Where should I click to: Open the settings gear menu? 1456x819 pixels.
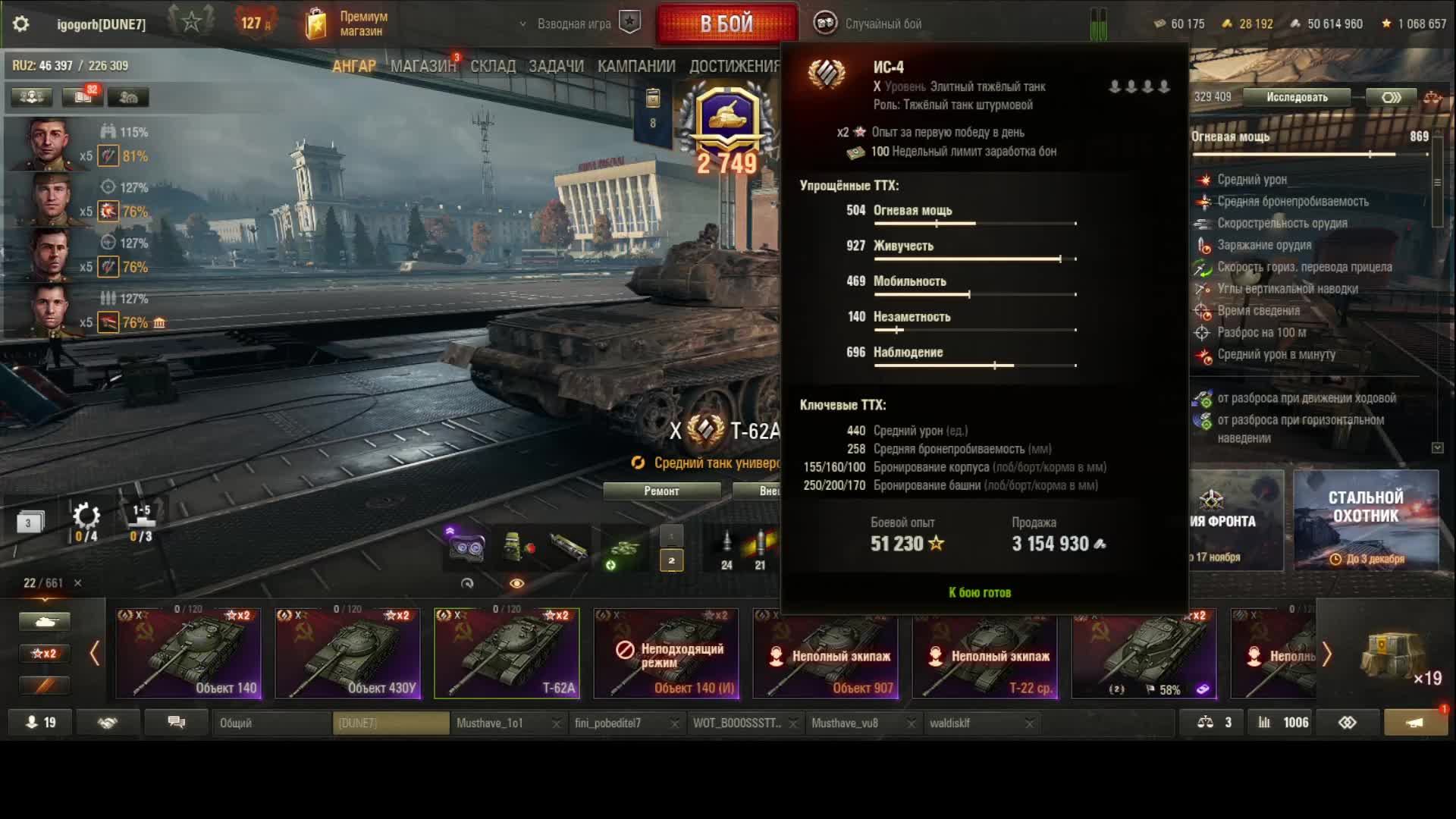pyautogui.click(x=21, y=24)
